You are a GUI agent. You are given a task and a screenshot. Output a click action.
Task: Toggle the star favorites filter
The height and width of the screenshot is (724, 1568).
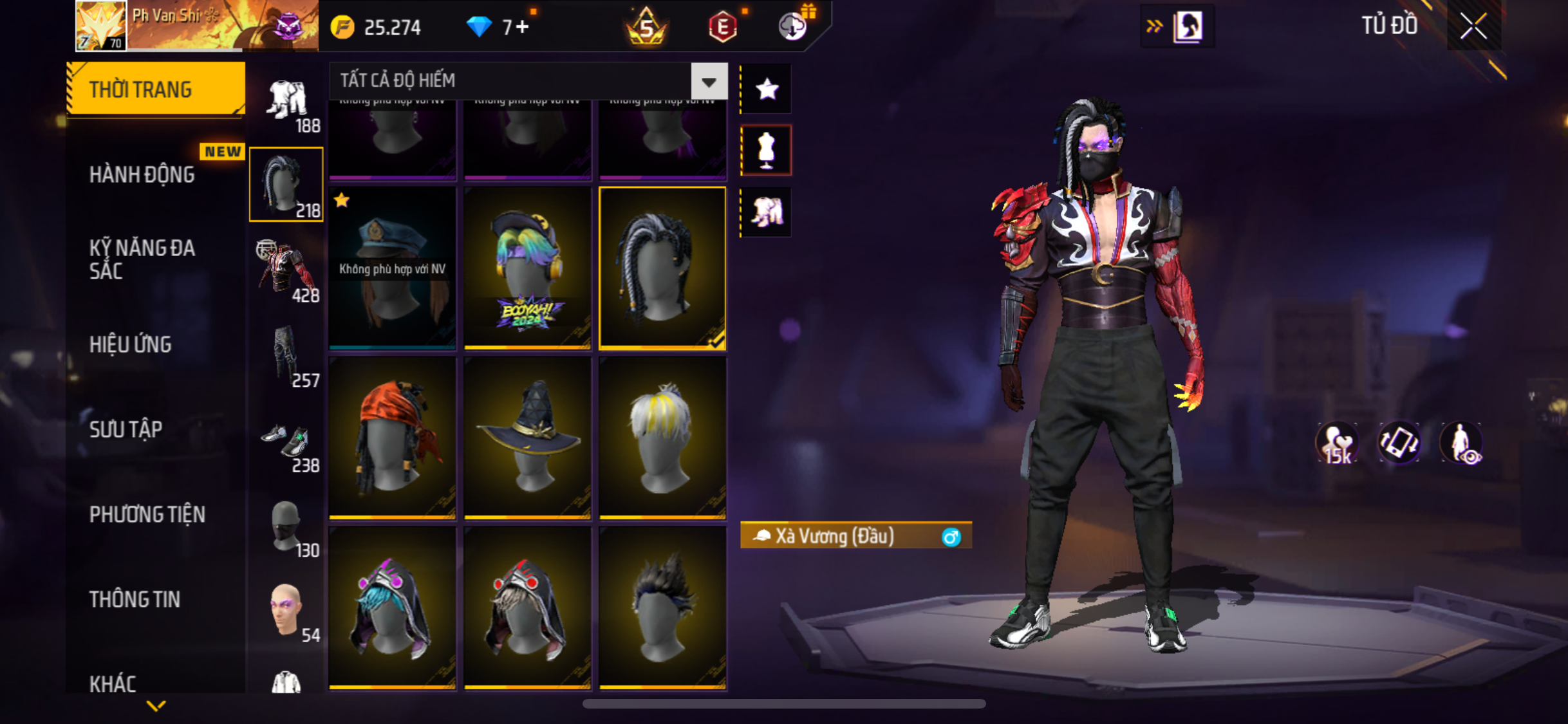tap(767, 89)
